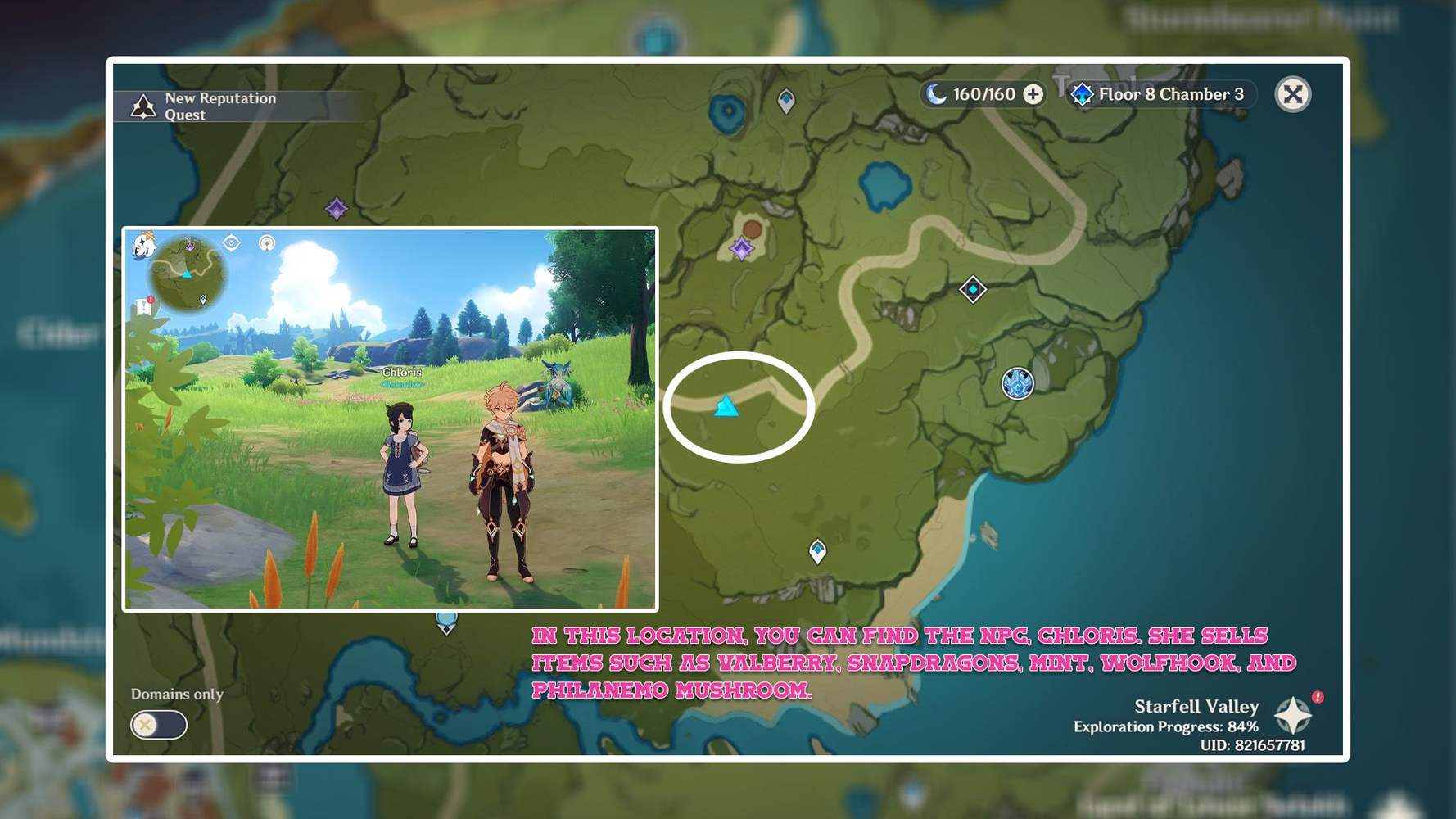Select the purple teleport waypoint at upper left

pos(337,208)
